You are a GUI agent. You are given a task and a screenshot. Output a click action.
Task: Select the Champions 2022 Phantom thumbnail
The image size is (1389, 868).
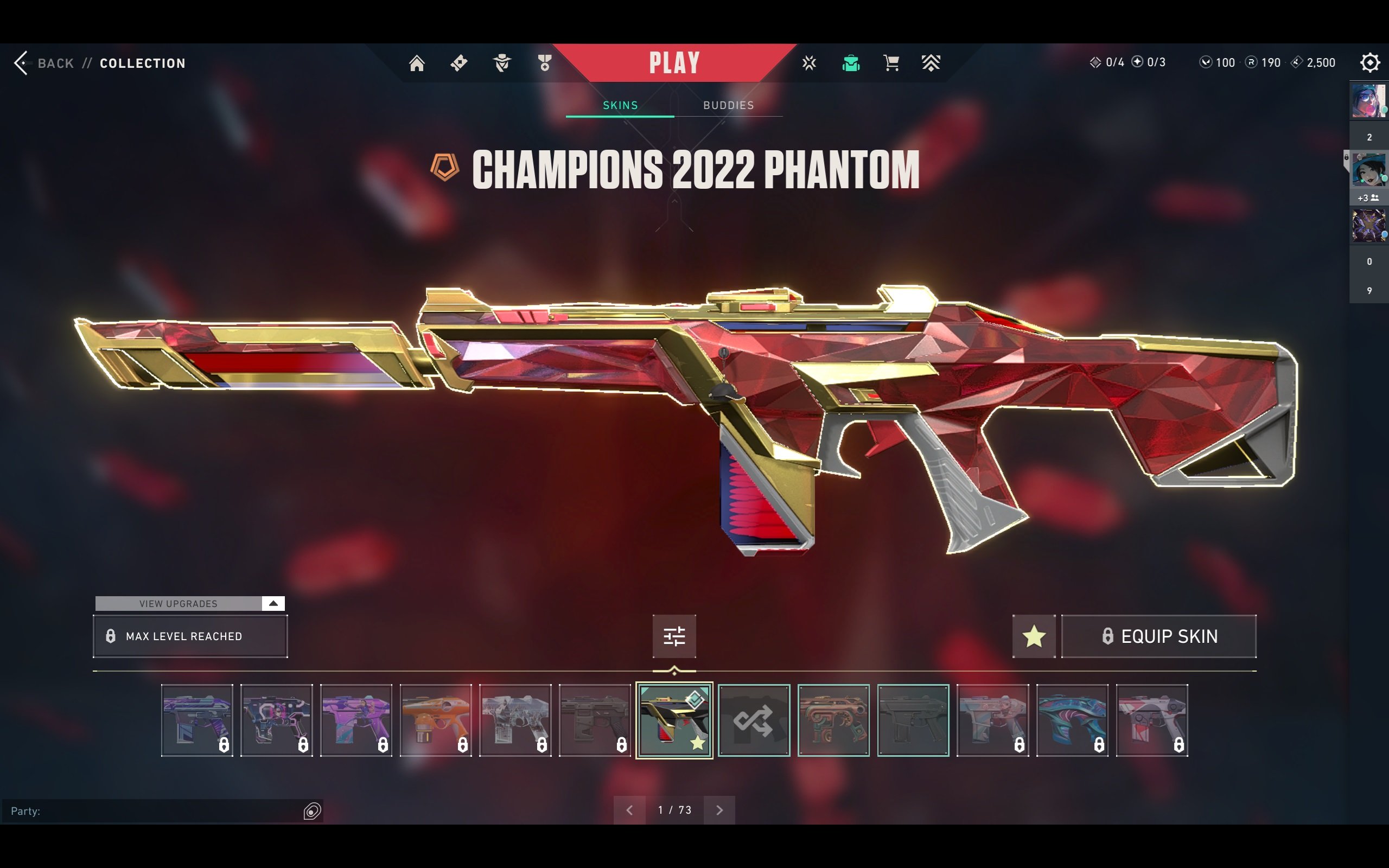674,720
